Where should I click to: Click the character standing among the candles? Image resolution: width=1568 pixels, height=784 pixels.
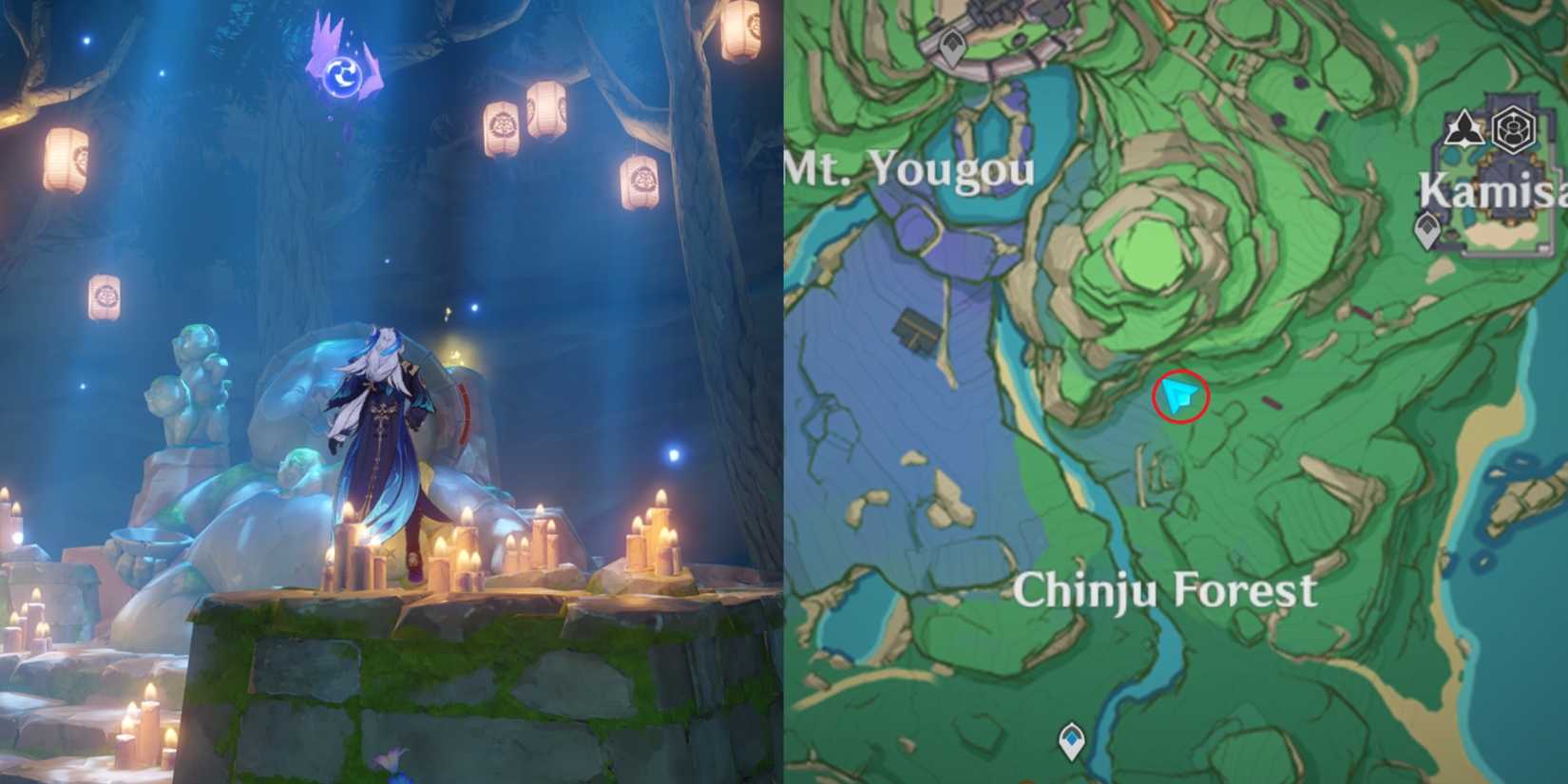click(380, 447)
